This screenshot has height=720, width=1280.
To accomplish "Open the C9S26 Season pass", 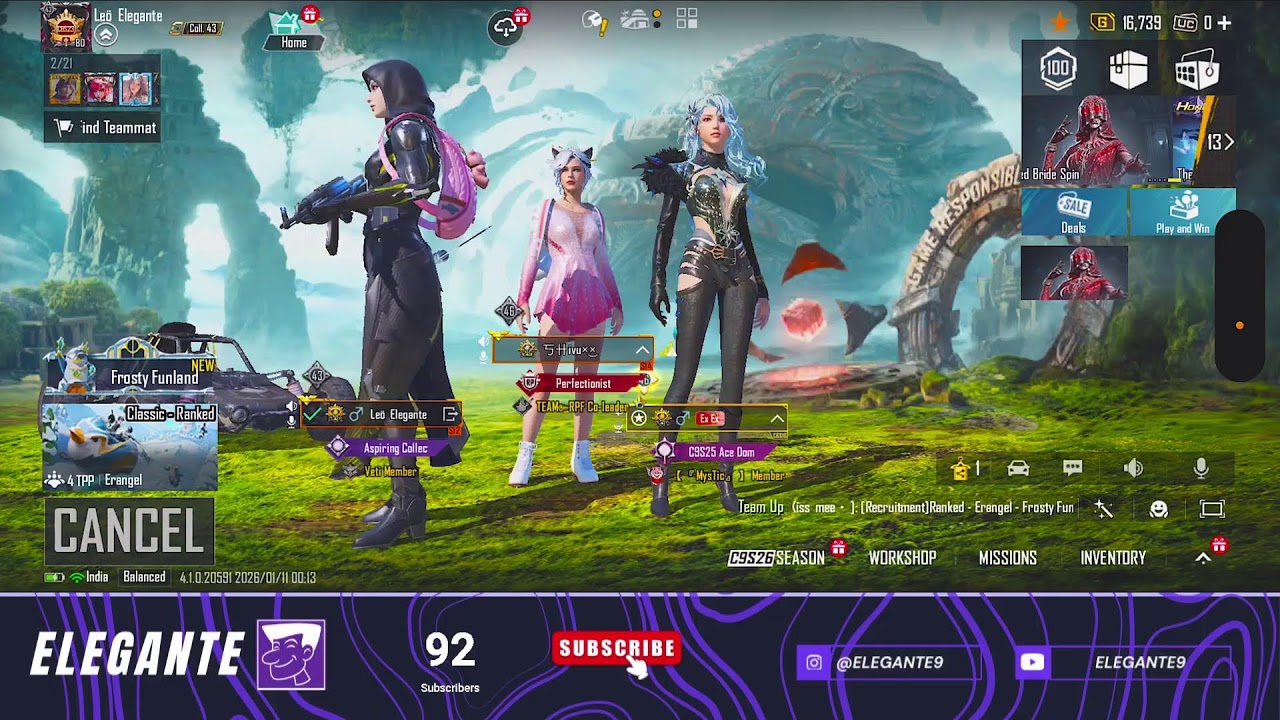I will 777,558.
